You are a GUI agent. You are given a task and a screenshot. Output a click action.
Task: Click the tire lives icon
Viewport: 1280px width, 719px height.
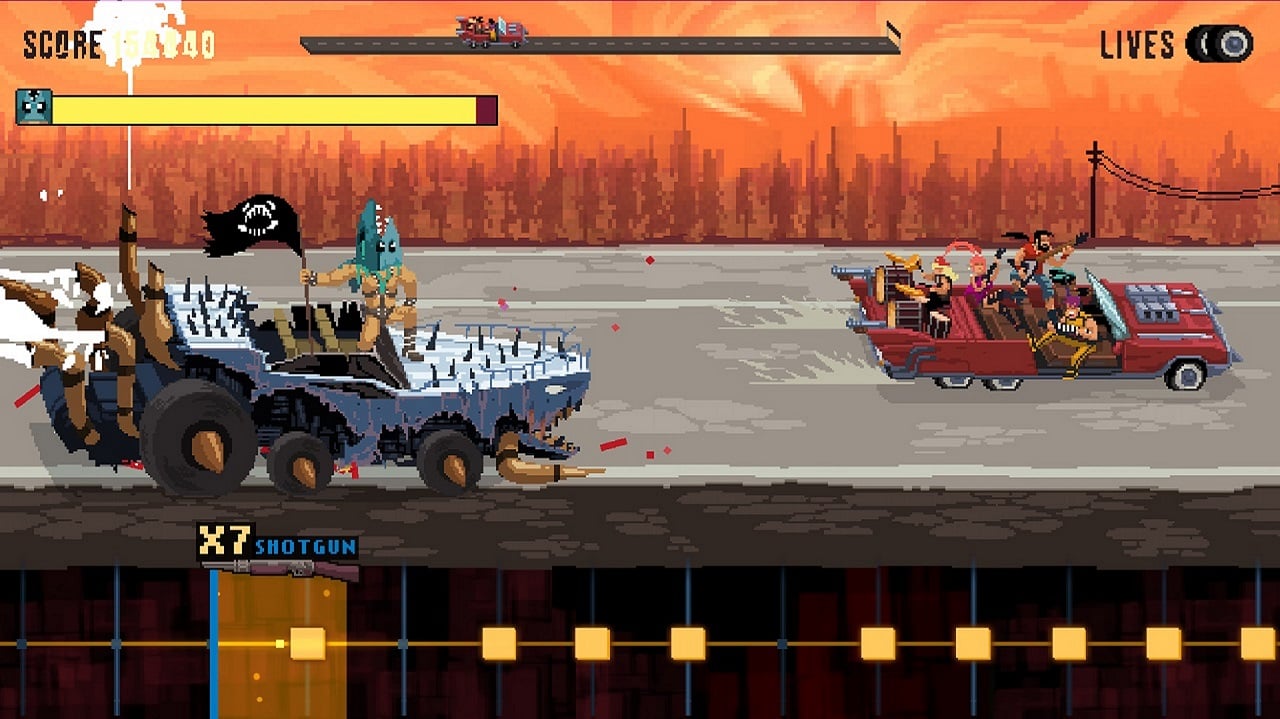tap(1219, 44)
